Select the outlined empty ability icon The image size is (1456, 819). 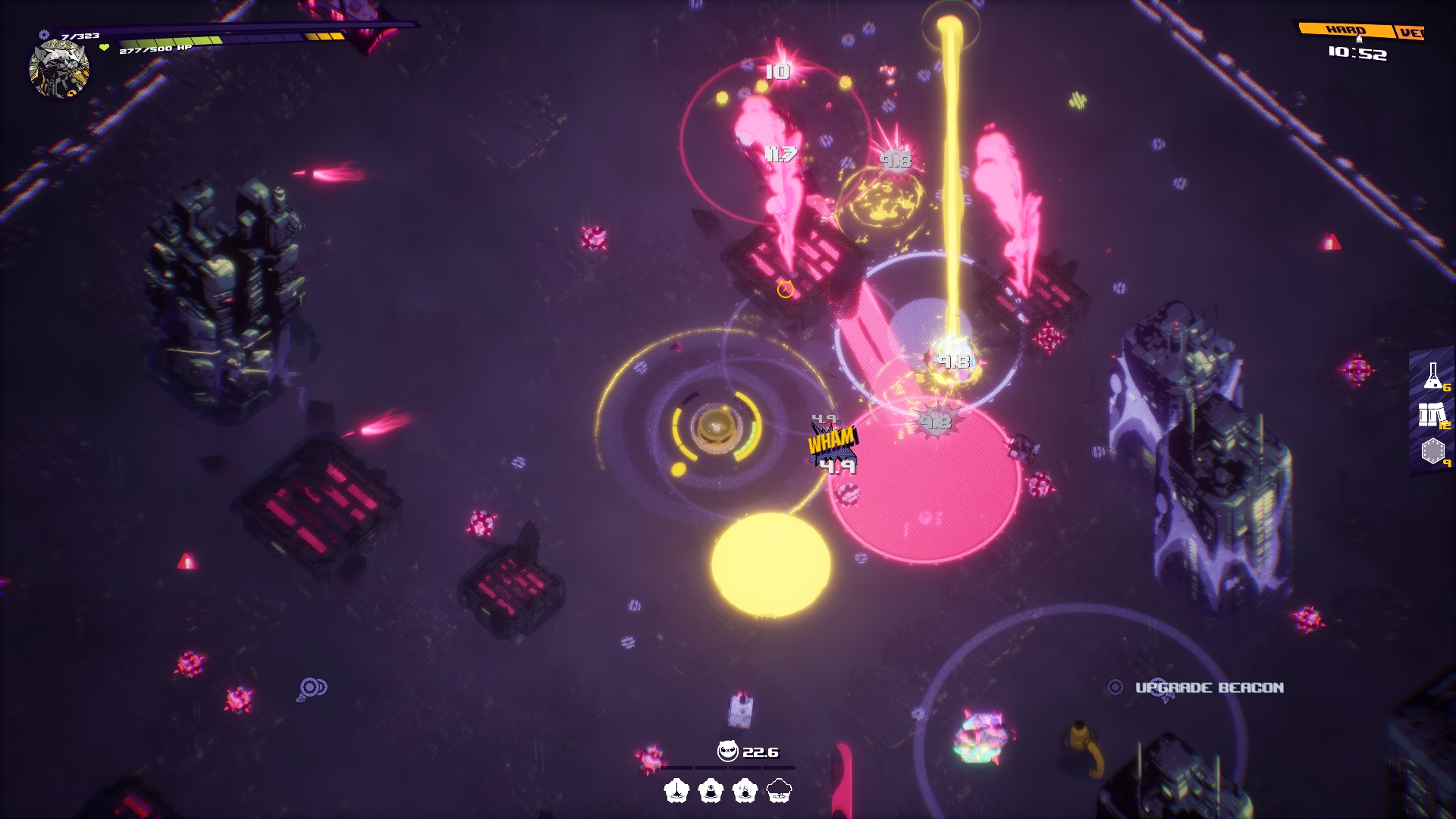point(779,791)
